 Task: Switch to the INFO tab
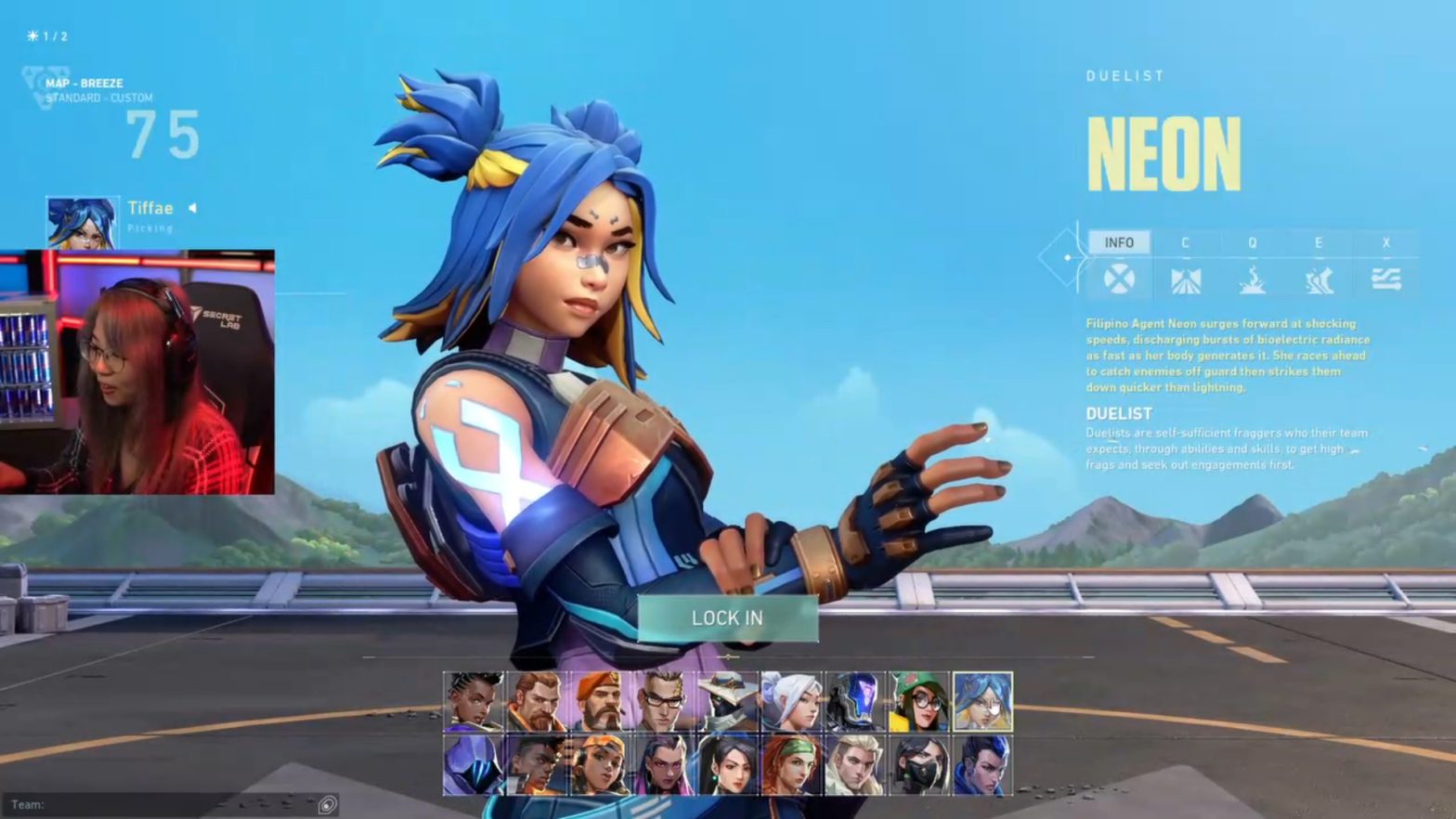pyautogui.click(x=1121, y=241)
